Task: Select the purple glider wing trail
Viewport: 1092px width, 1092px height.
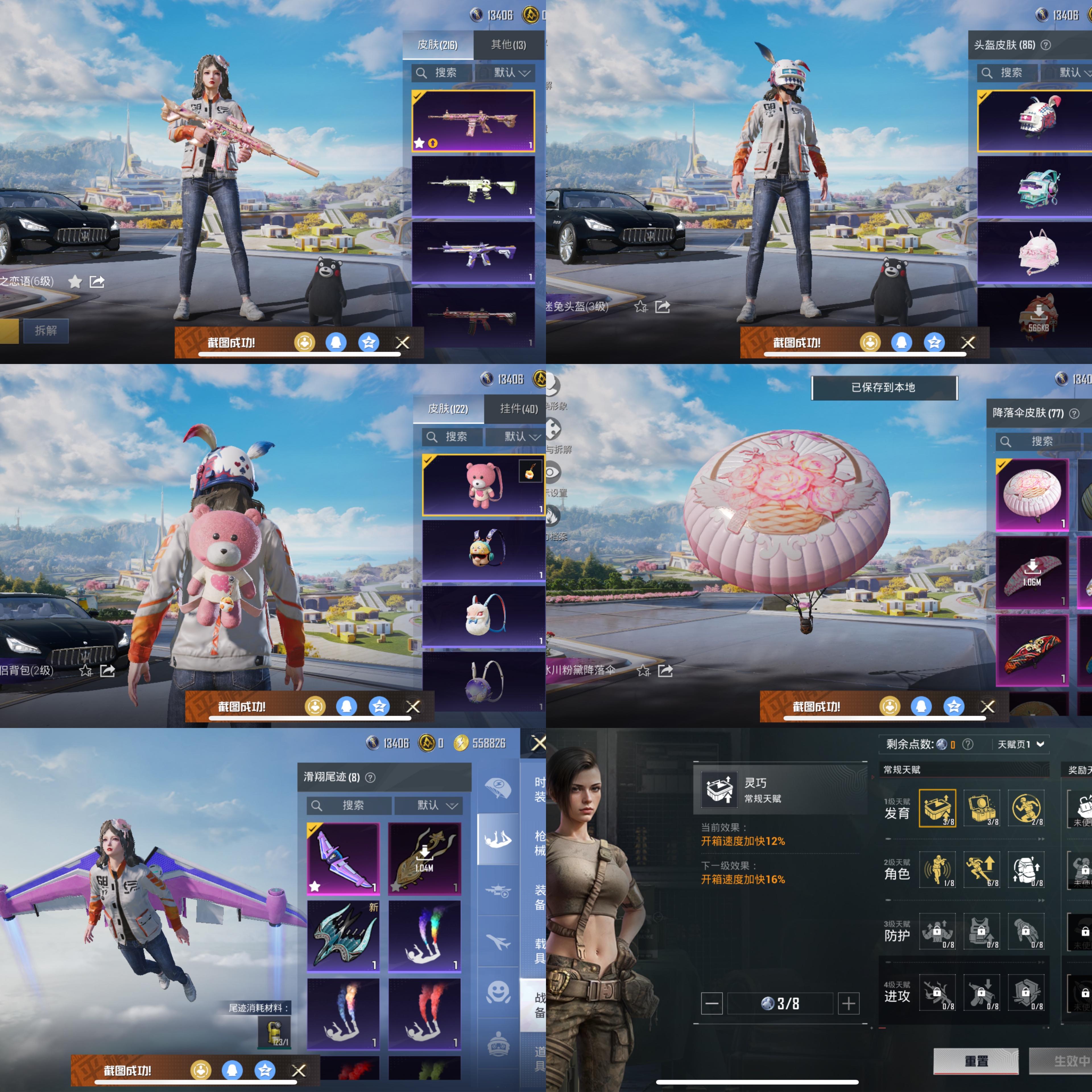Action: 343,858
